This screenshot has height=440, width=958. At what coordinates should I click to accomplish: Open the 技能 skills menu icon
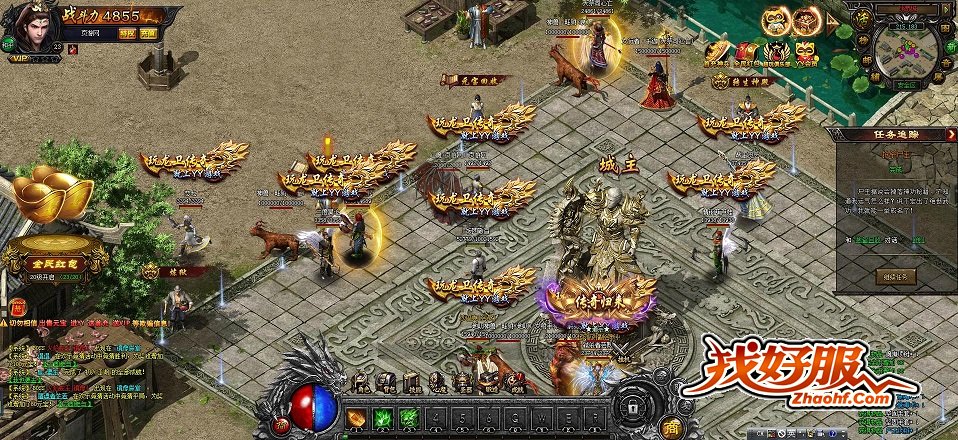pos(410,381)
